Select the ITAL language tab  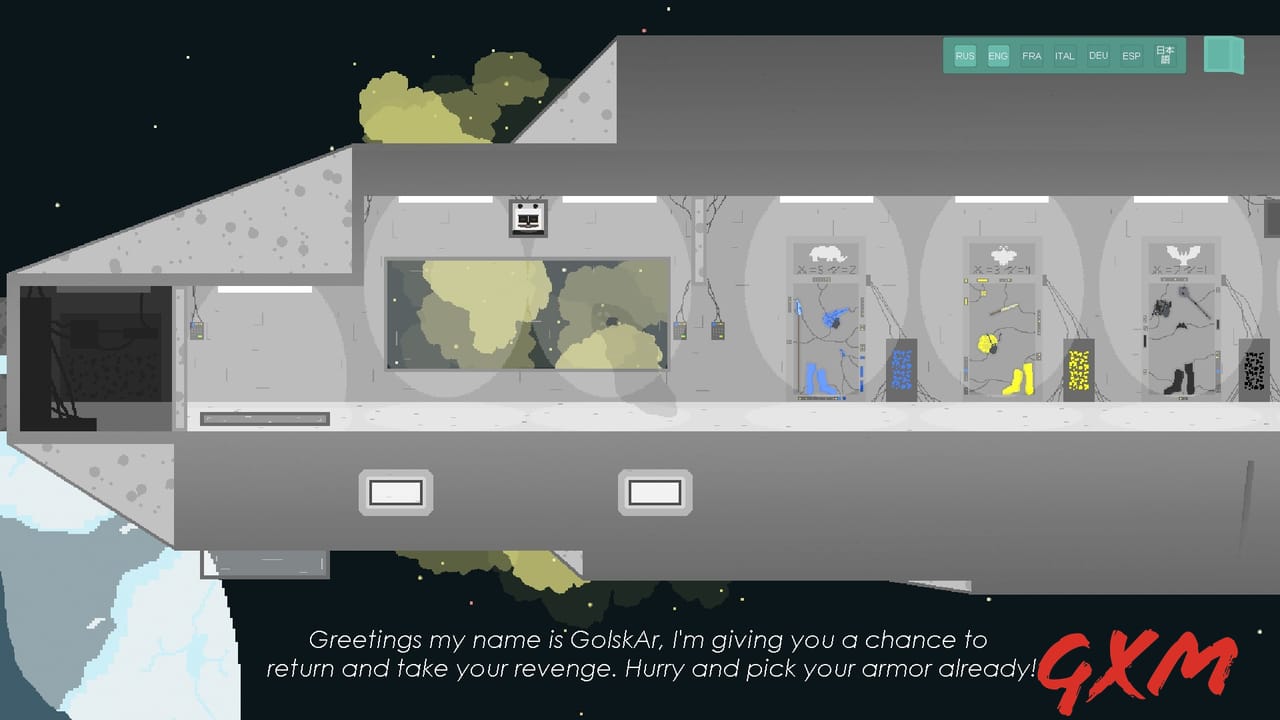click(x=1064, y=56)
